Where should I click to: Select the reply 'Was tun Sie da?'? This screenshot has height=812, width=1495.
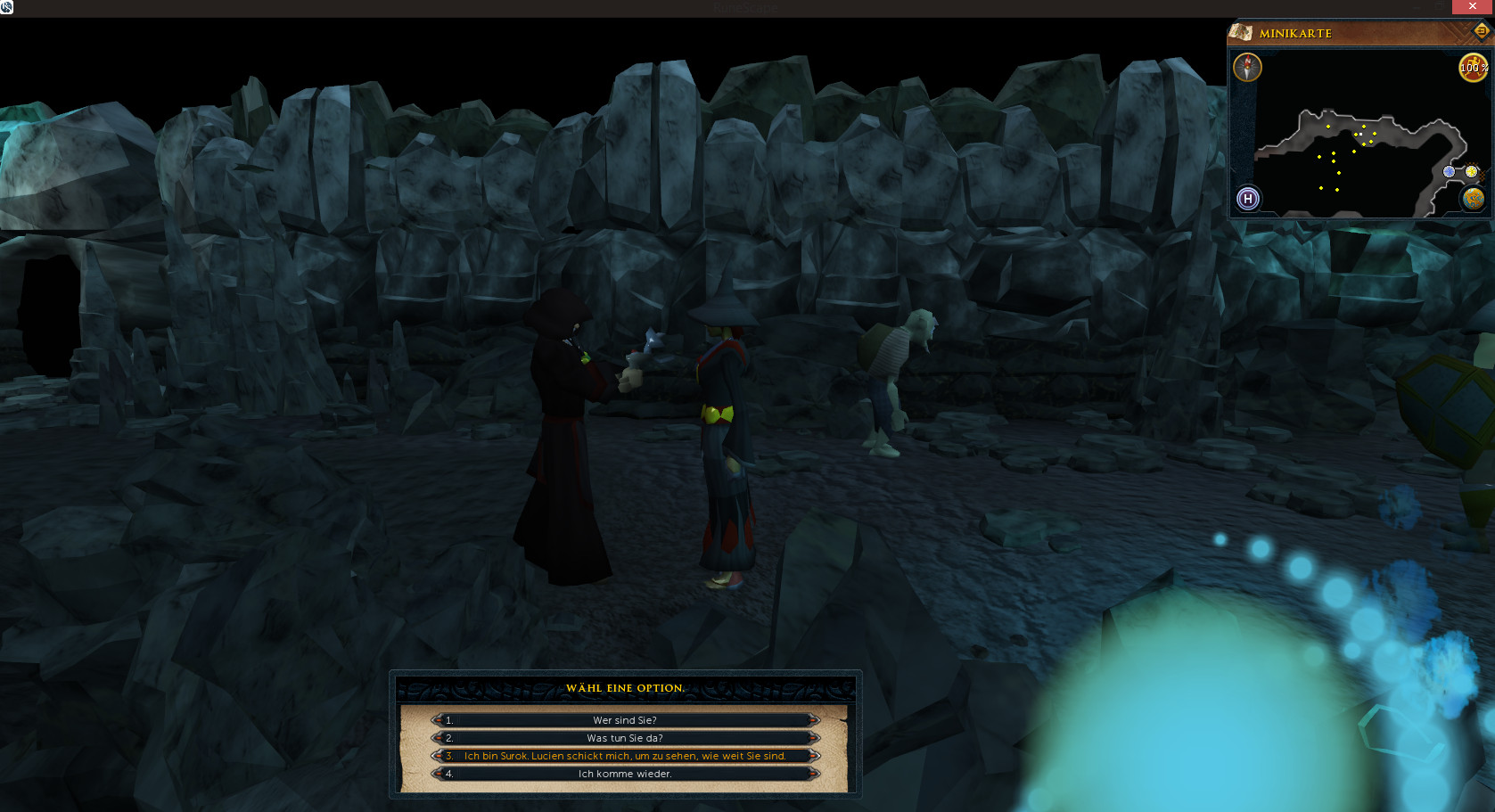[x=624, y=738]
